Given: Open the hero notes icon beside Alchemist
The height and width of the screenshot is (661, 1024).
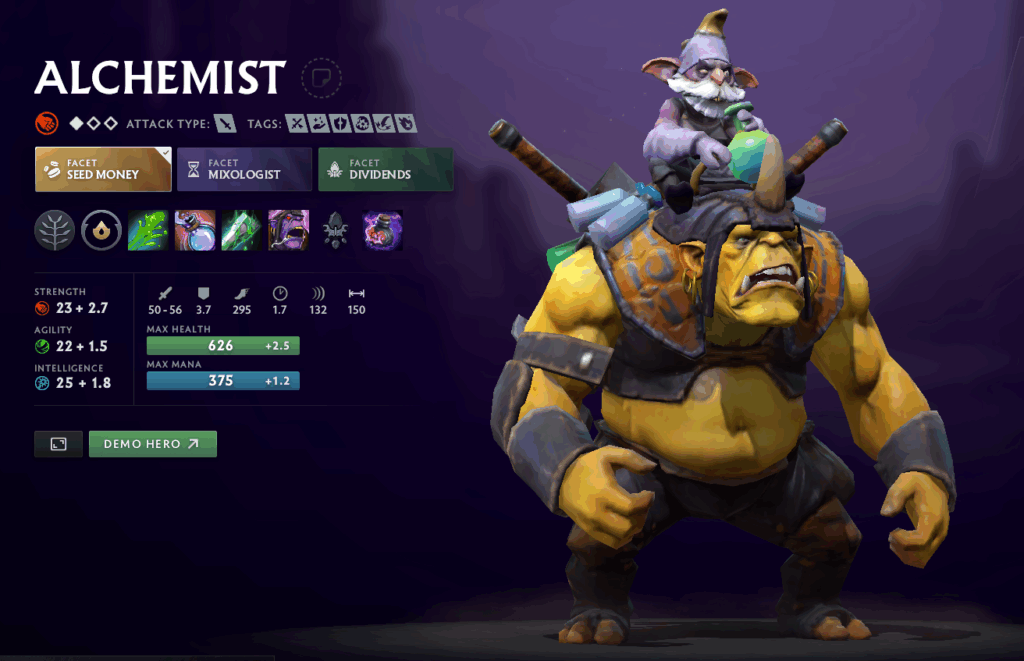Looking at the screenshot, I should (x=321, y=78).
